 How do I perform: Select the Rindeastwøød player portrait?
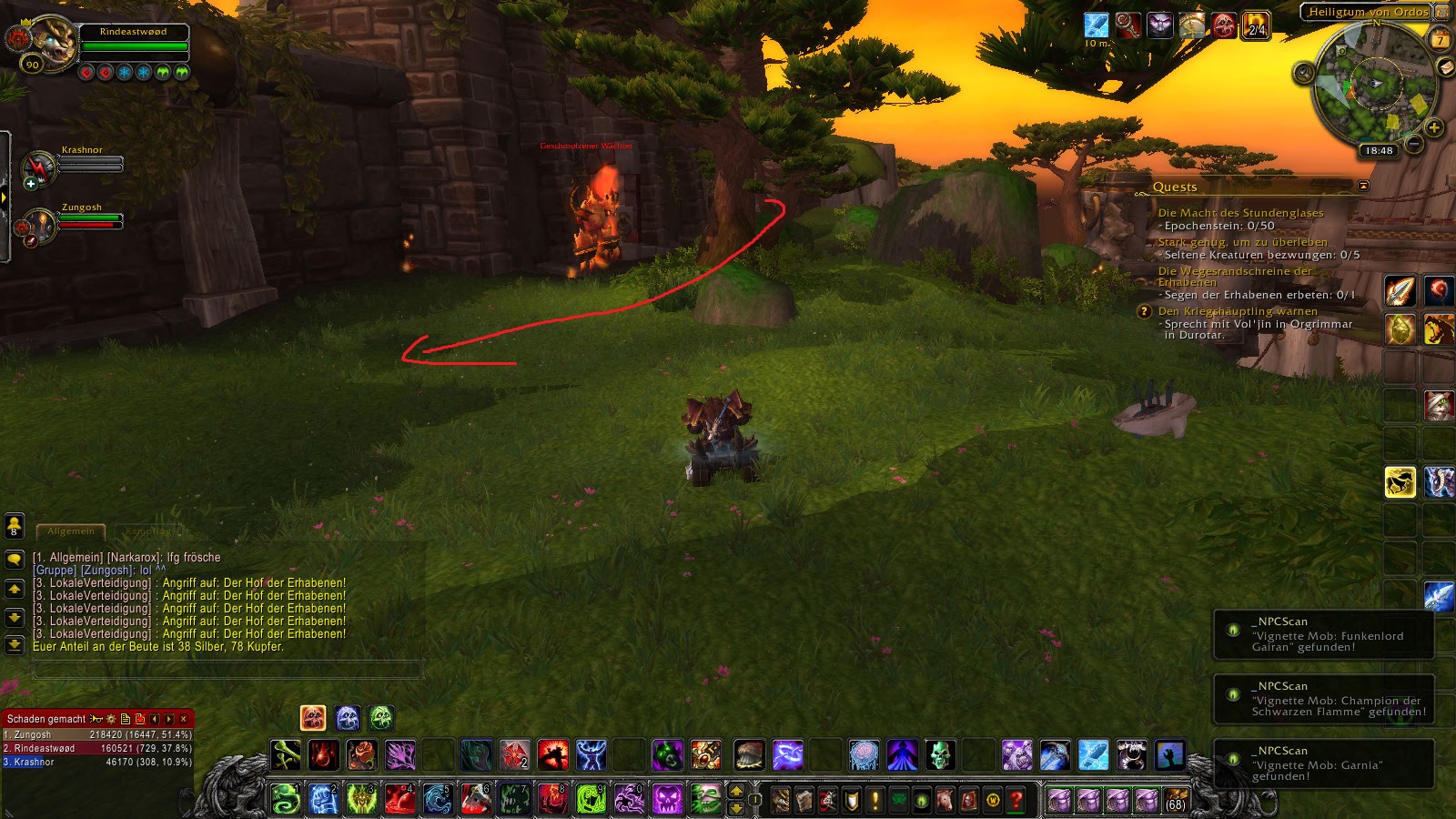pyautogui.click(x=53, y=43)
